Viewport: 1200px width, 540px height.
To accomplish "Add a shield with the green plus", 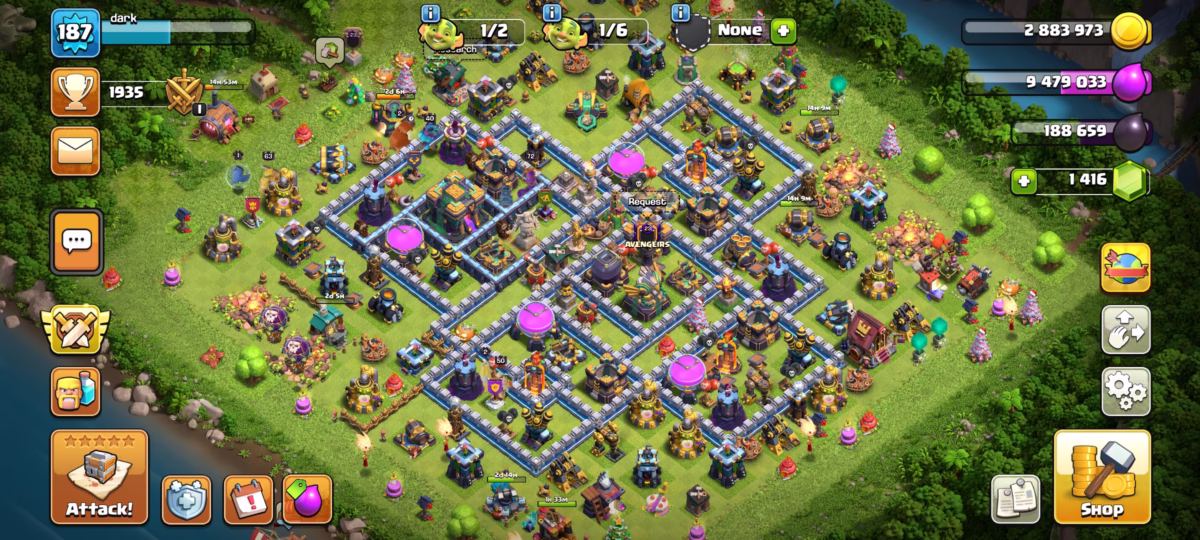I will pyautogui.click(x=782, y=30).
